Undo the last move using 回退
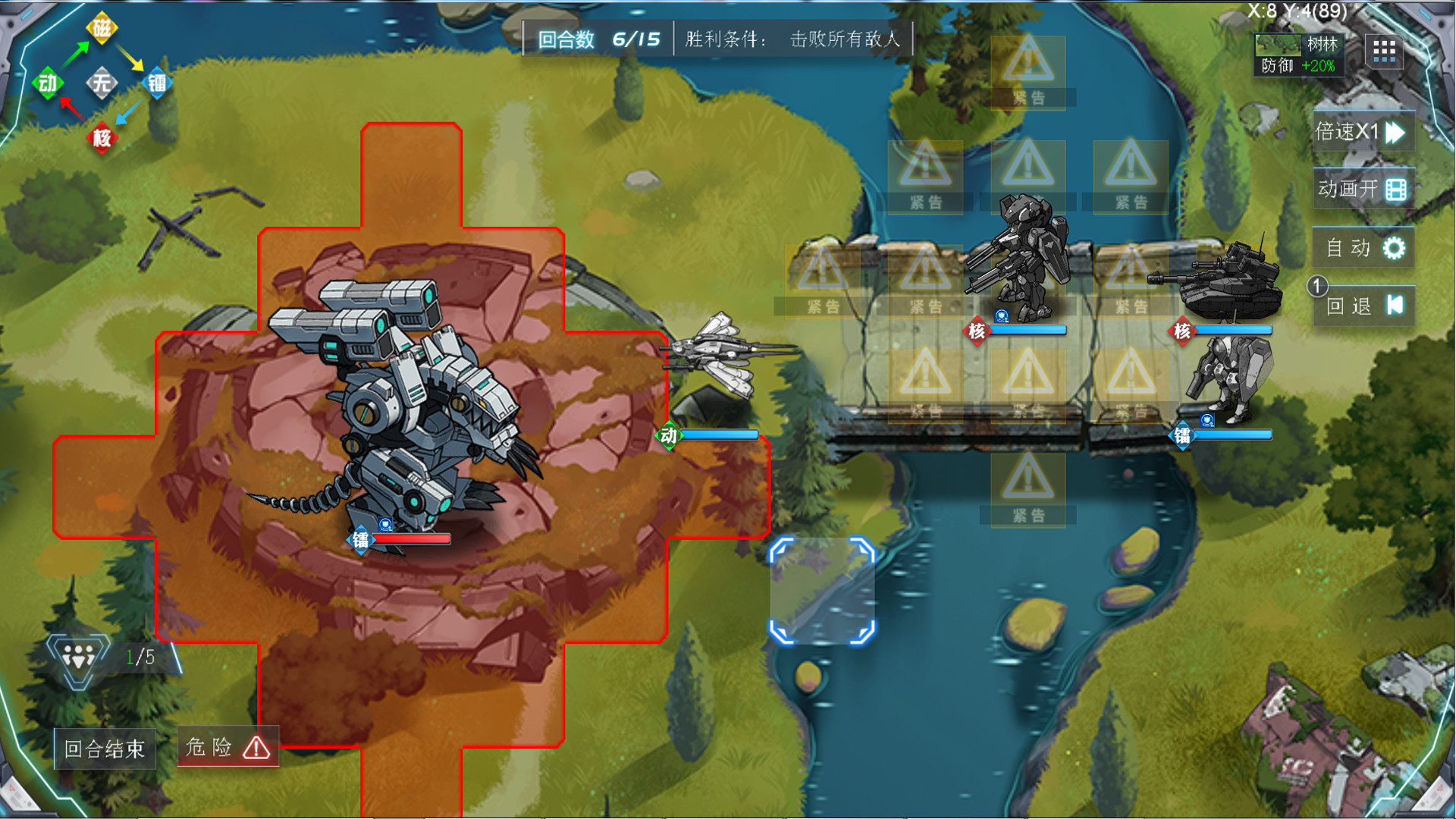 pos(1363,306)
